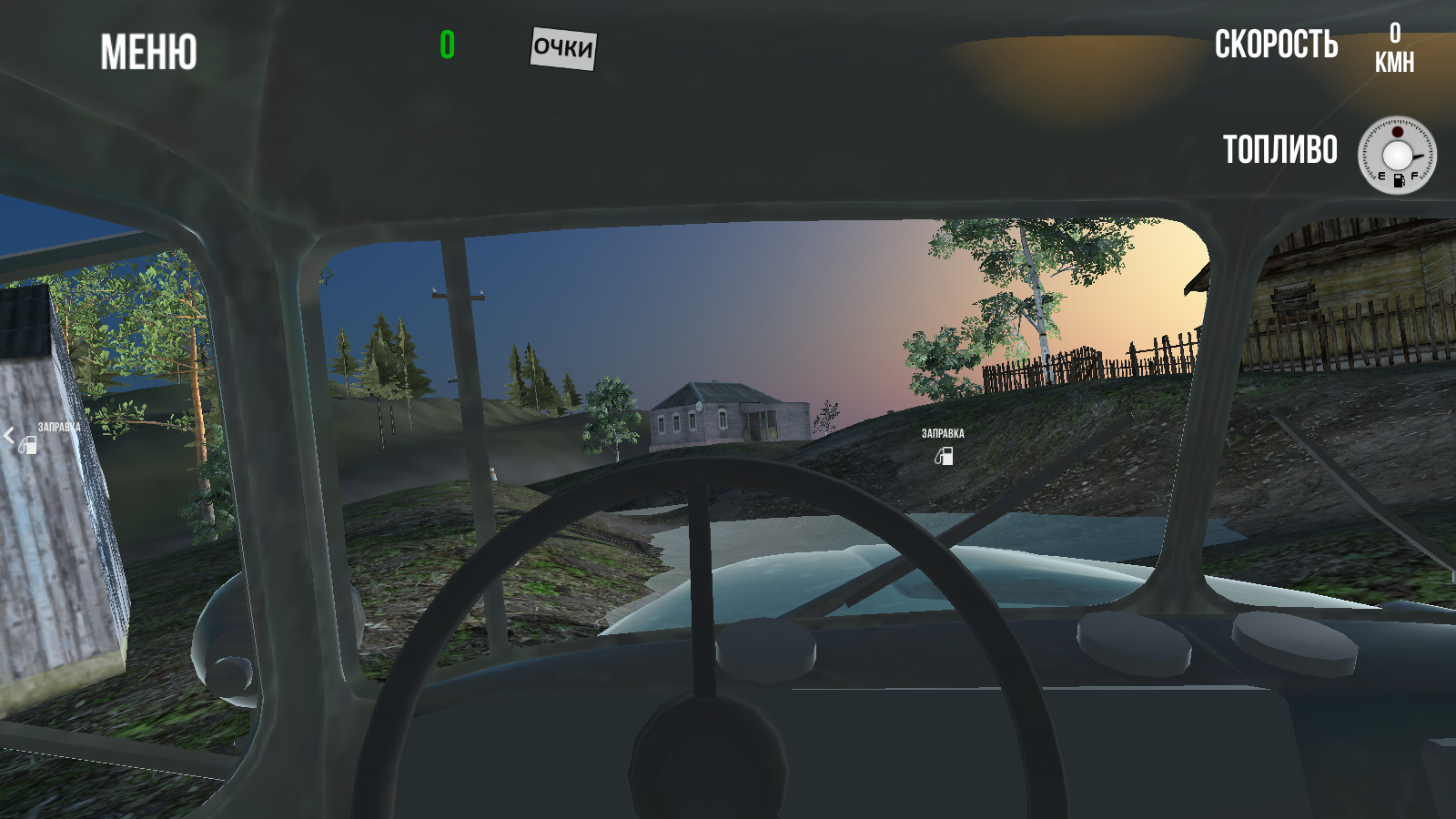Select the ЗАПРАВКА label above the center pump icon
The height and width of the screenshot is (819, 1456).
click(942, 434)
